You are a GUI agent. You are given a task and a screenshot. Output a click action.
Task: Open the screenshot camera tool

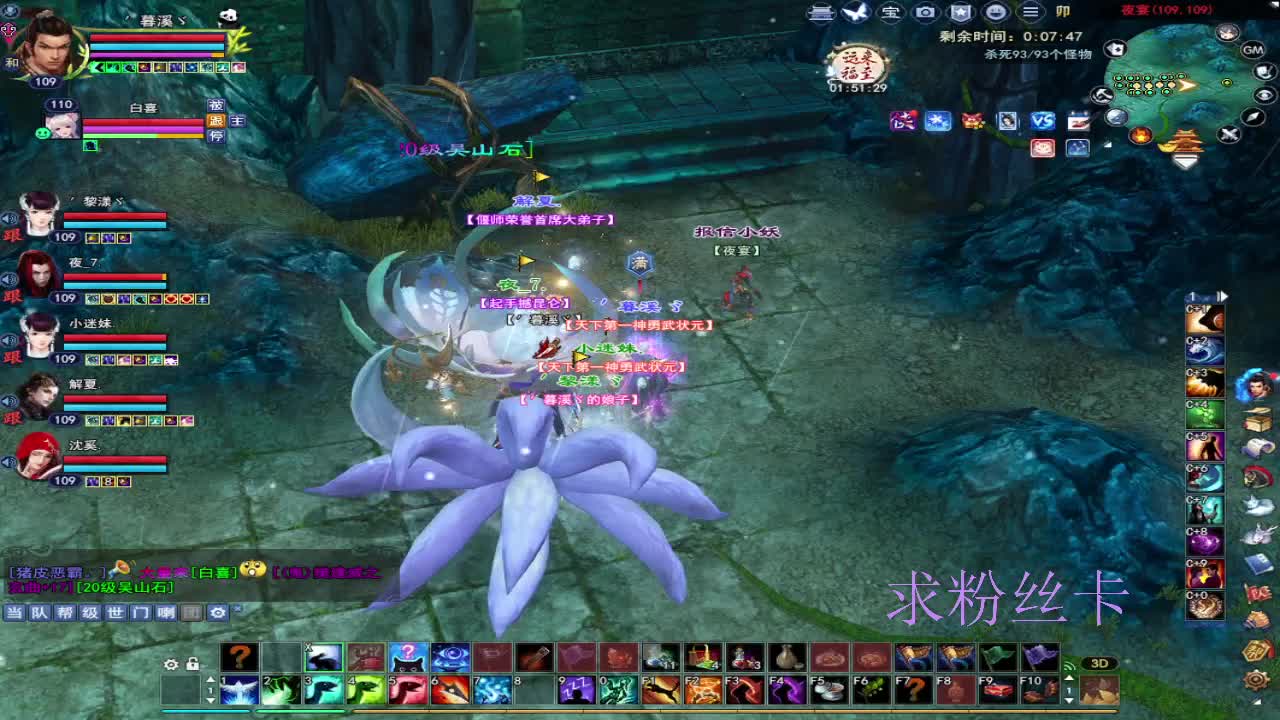pos(925,13)
